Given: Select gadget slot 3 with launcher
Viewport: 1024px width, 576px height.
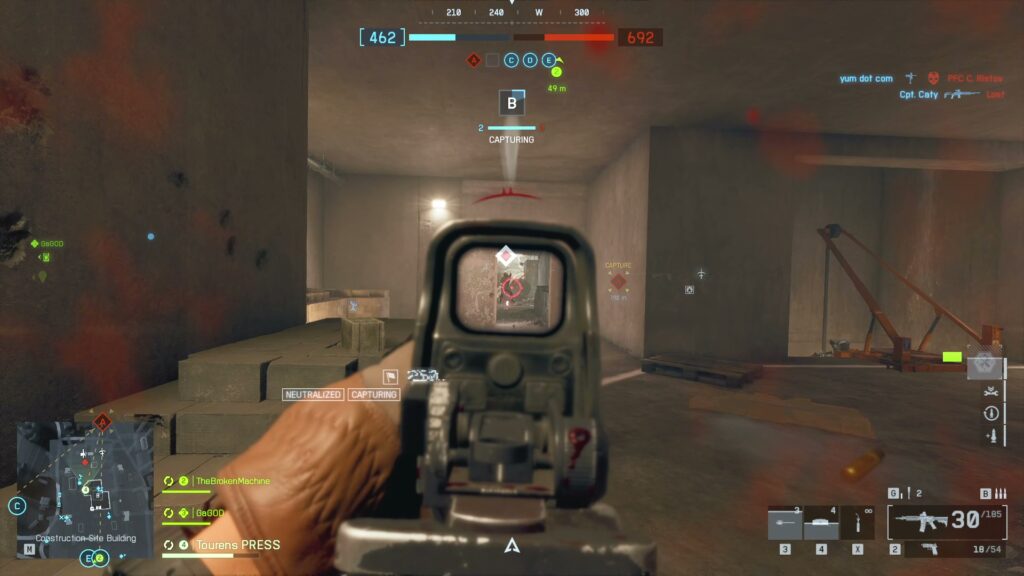Looking at the screenshot, I should point(784,524).
